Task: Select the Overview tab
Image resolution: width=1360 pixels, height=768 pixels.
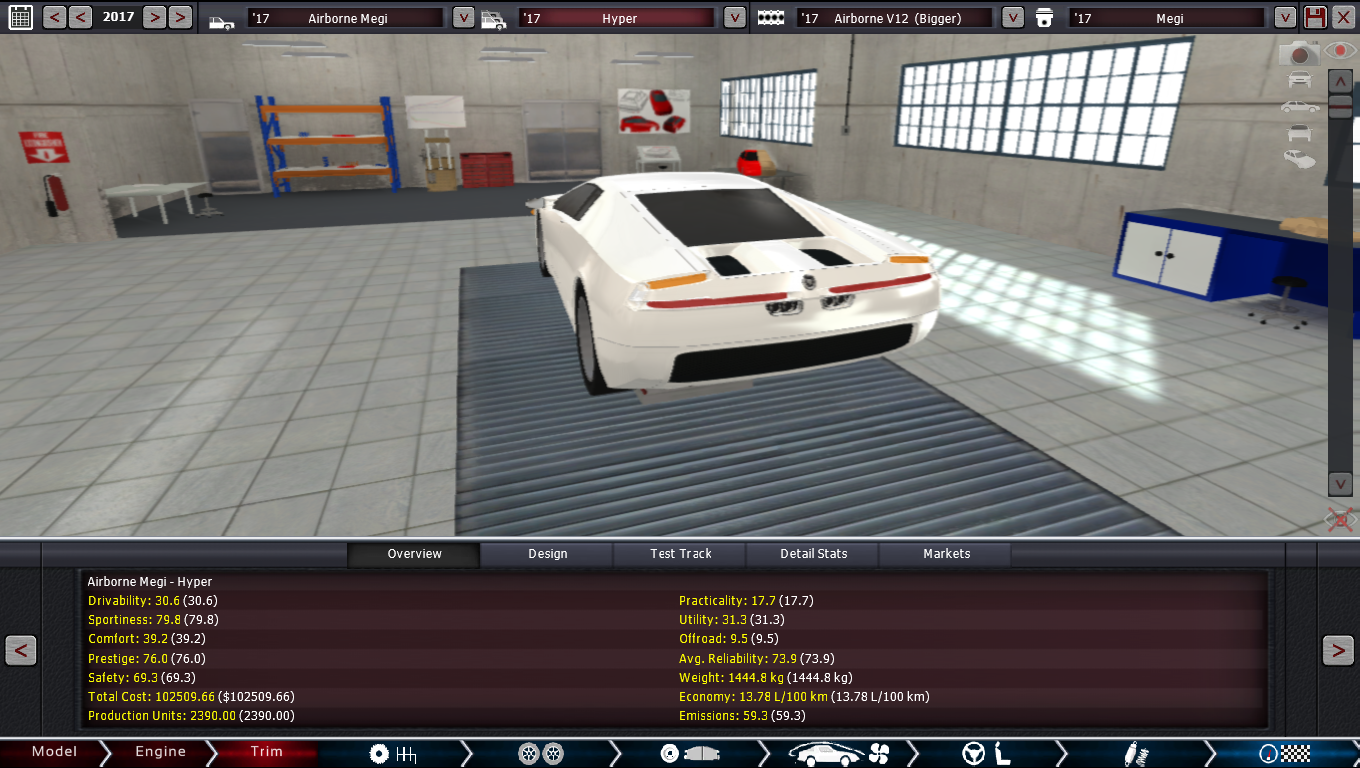Action: point(414,554)
